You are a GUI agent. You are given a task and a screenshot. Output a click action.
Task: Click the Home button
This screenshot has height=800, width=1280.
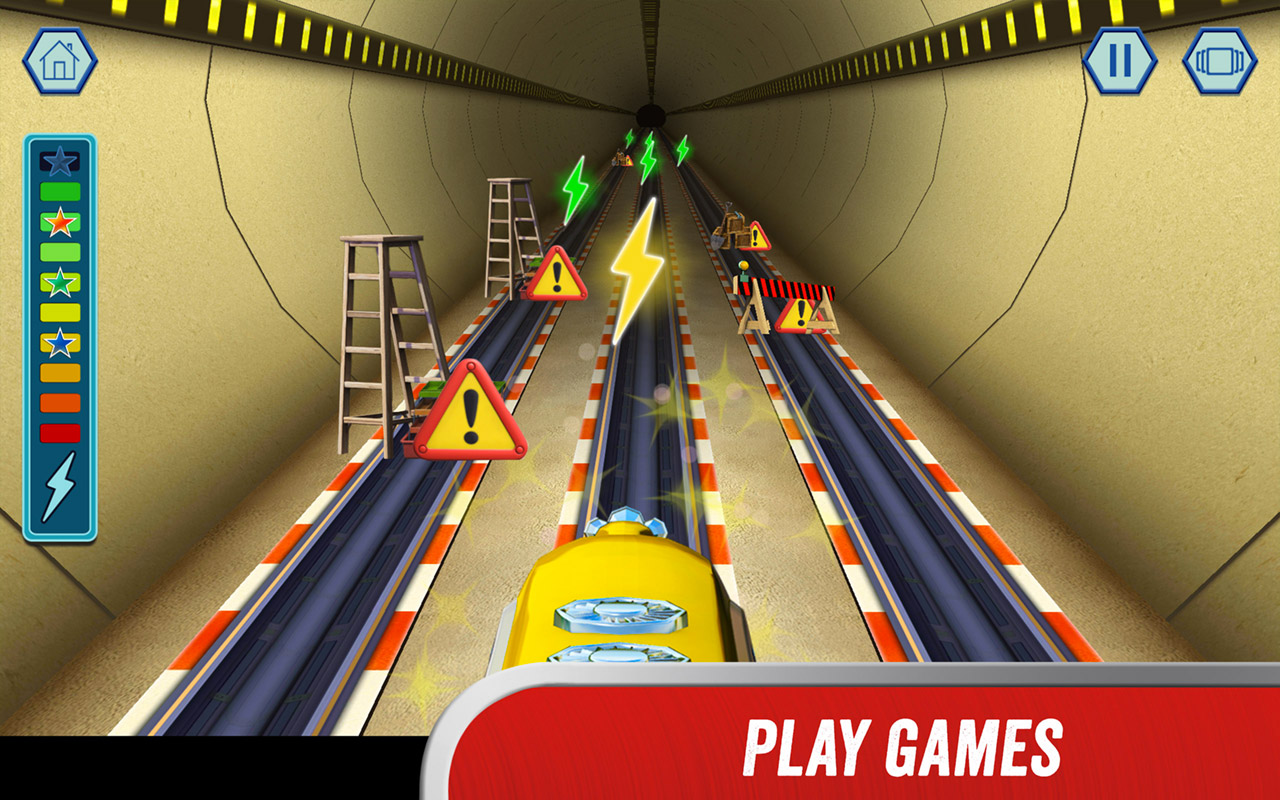pos(61,60)
